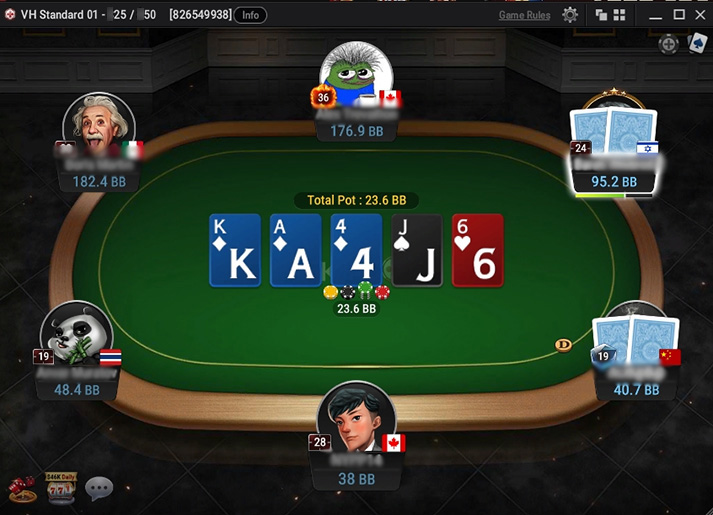
Task: Minimize the poker table window
Action: 656,15
